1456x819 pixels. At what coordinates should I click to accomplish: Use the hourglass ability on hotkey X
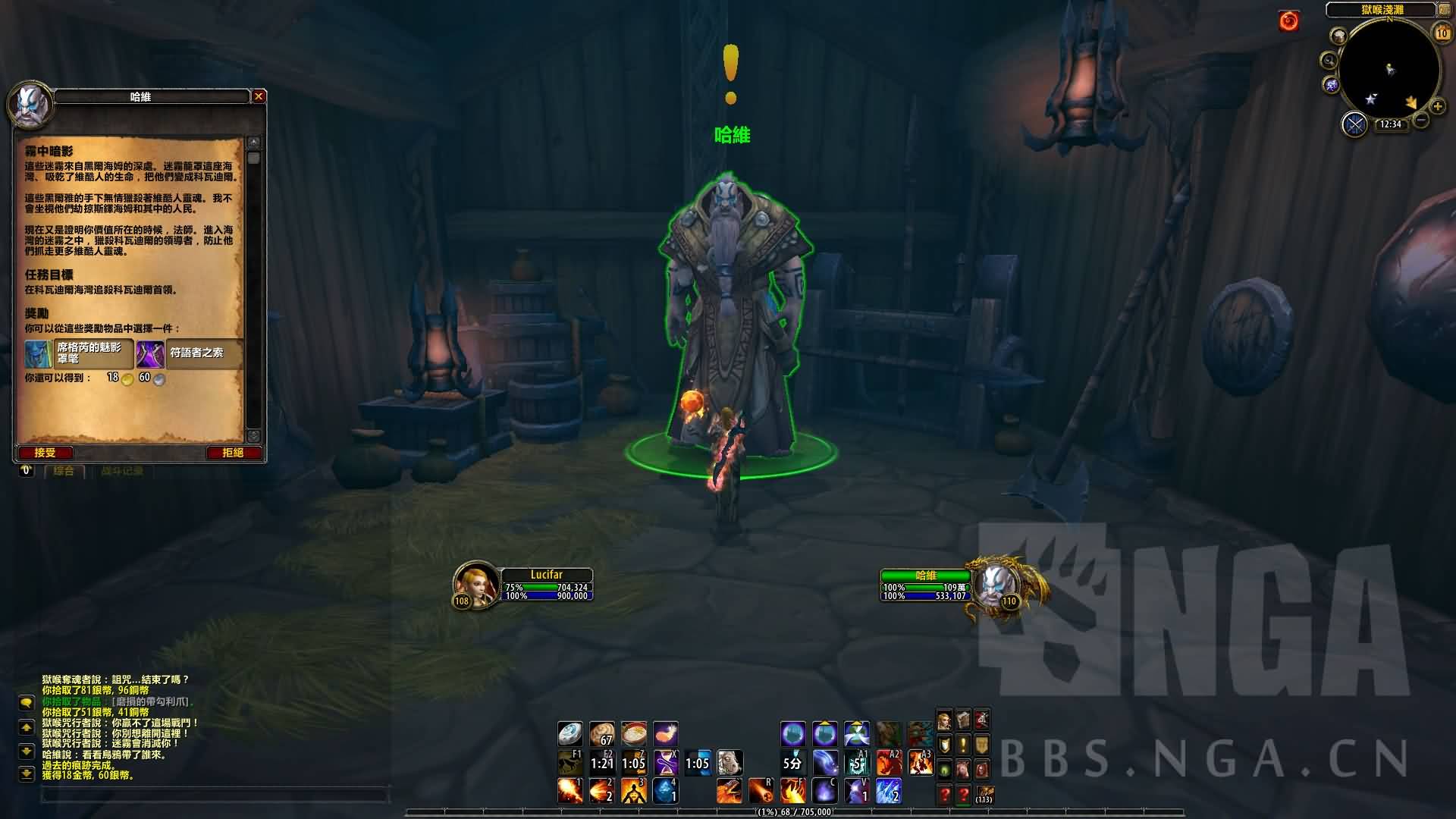point(665,762)
